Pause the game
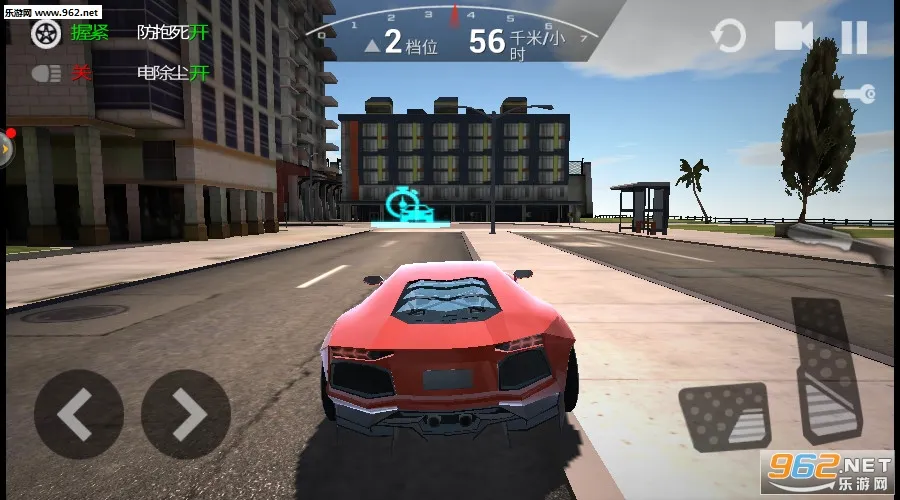This screenshot has width=900, height=500. click(x=853, y=38)
